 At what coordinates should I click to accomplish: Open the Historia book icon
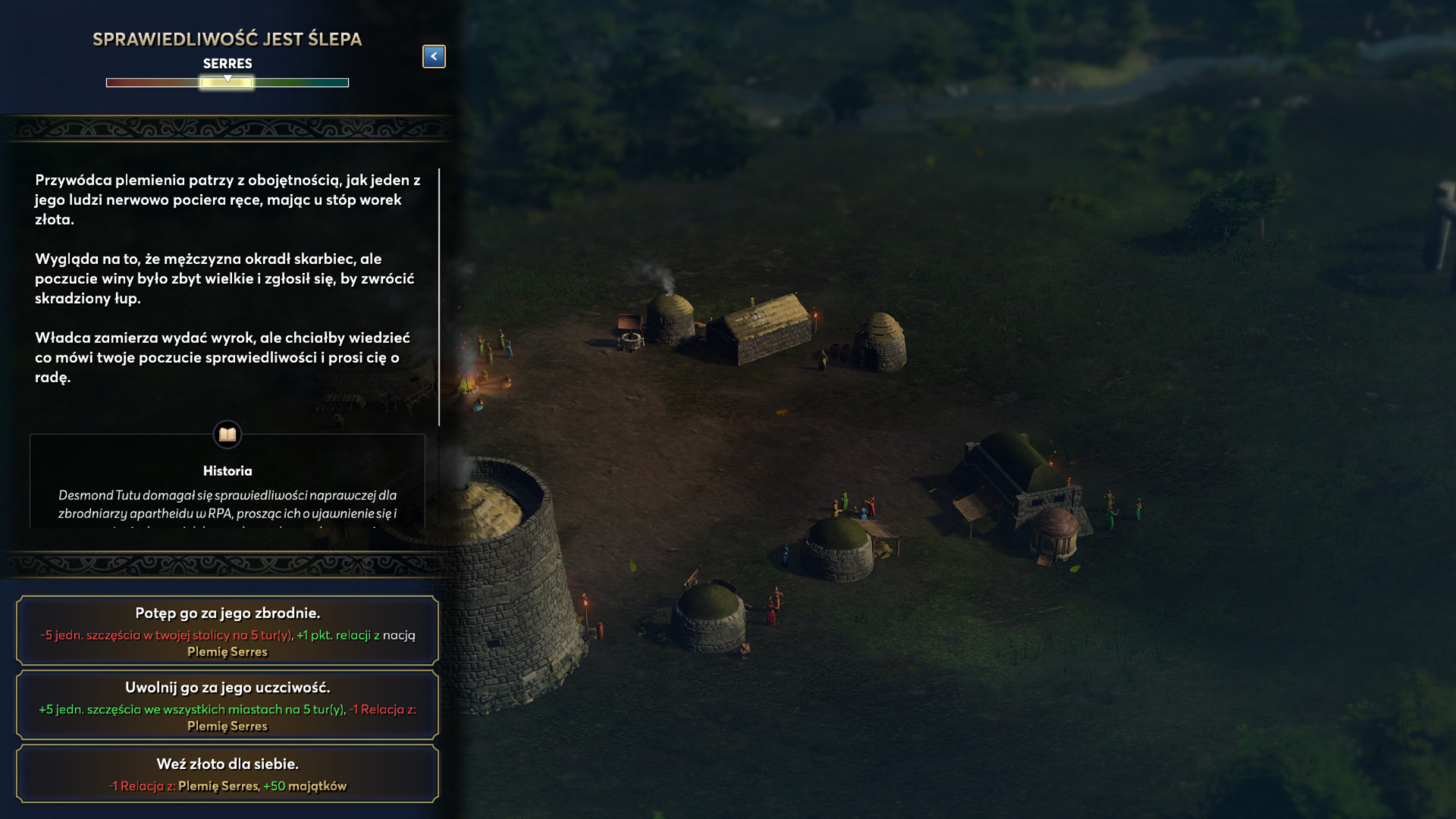click(x=227, y=435)
